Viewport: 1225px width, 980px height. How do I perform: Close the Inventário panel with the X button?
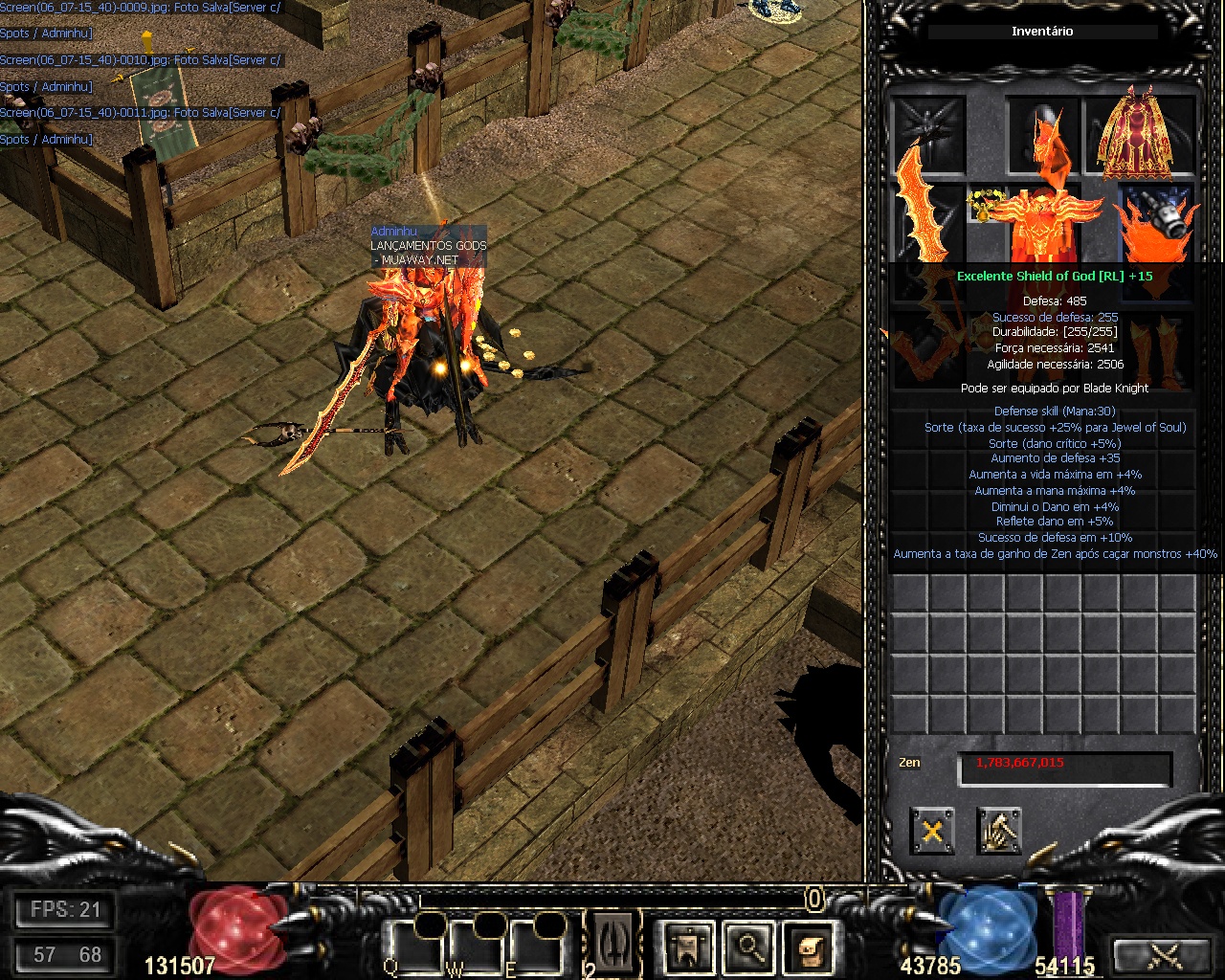click(931, 831)
